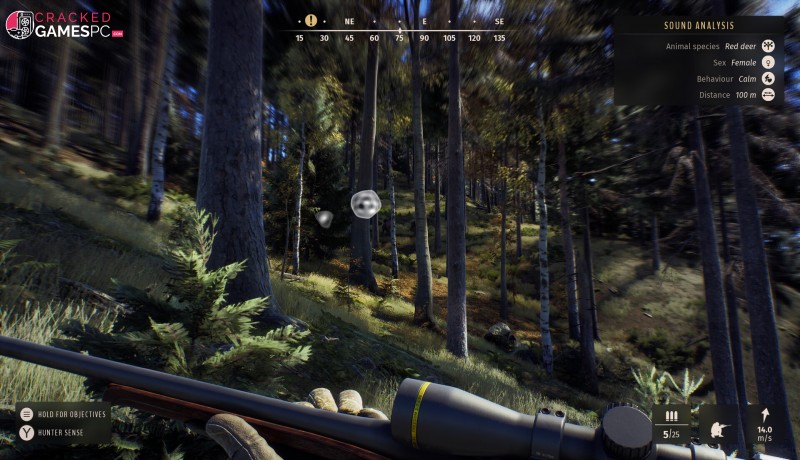Click the wind direction arrow indicator

tap(765, 414)
